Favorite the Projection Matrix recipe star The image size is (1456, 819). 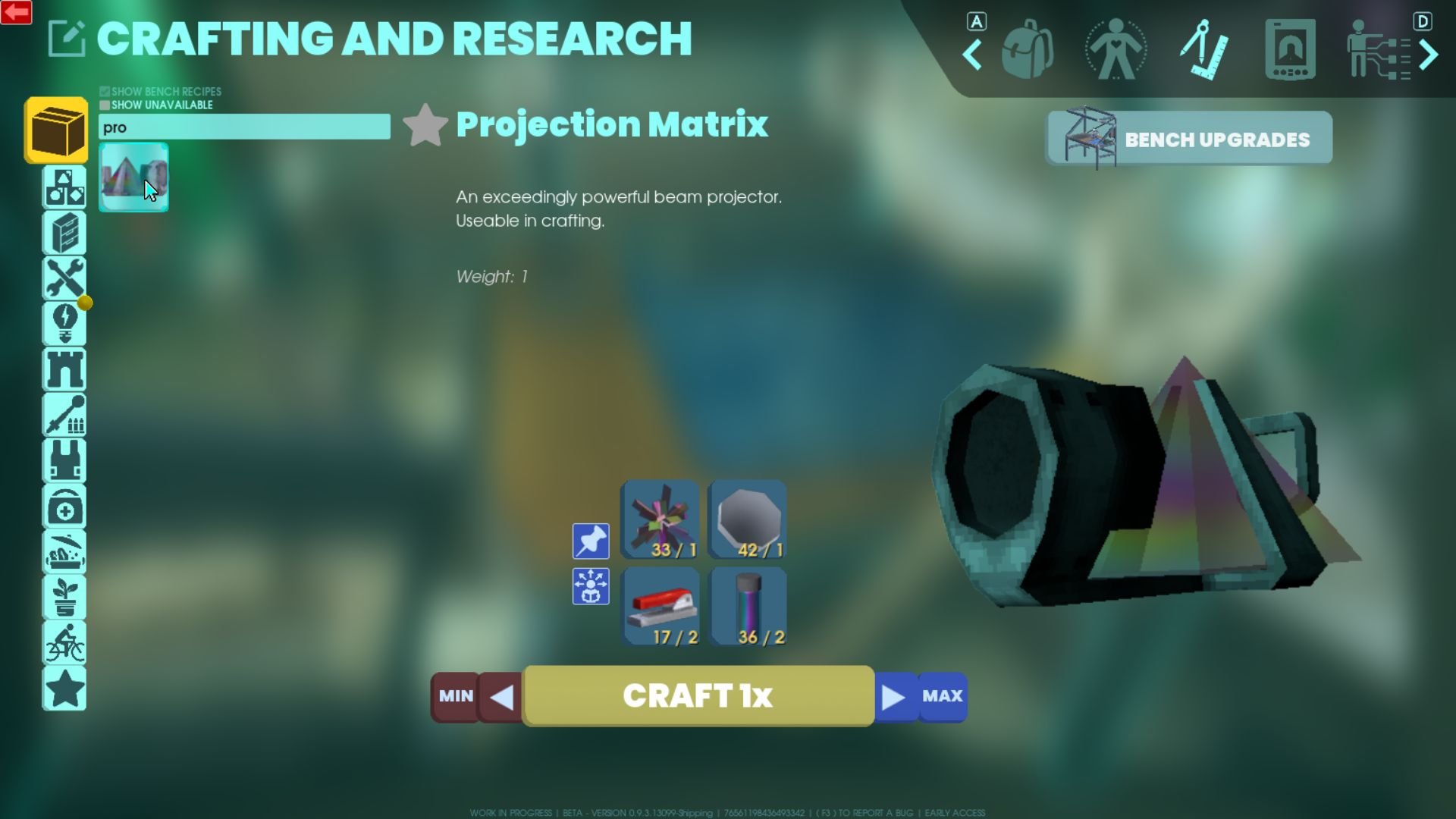point(425,125)
